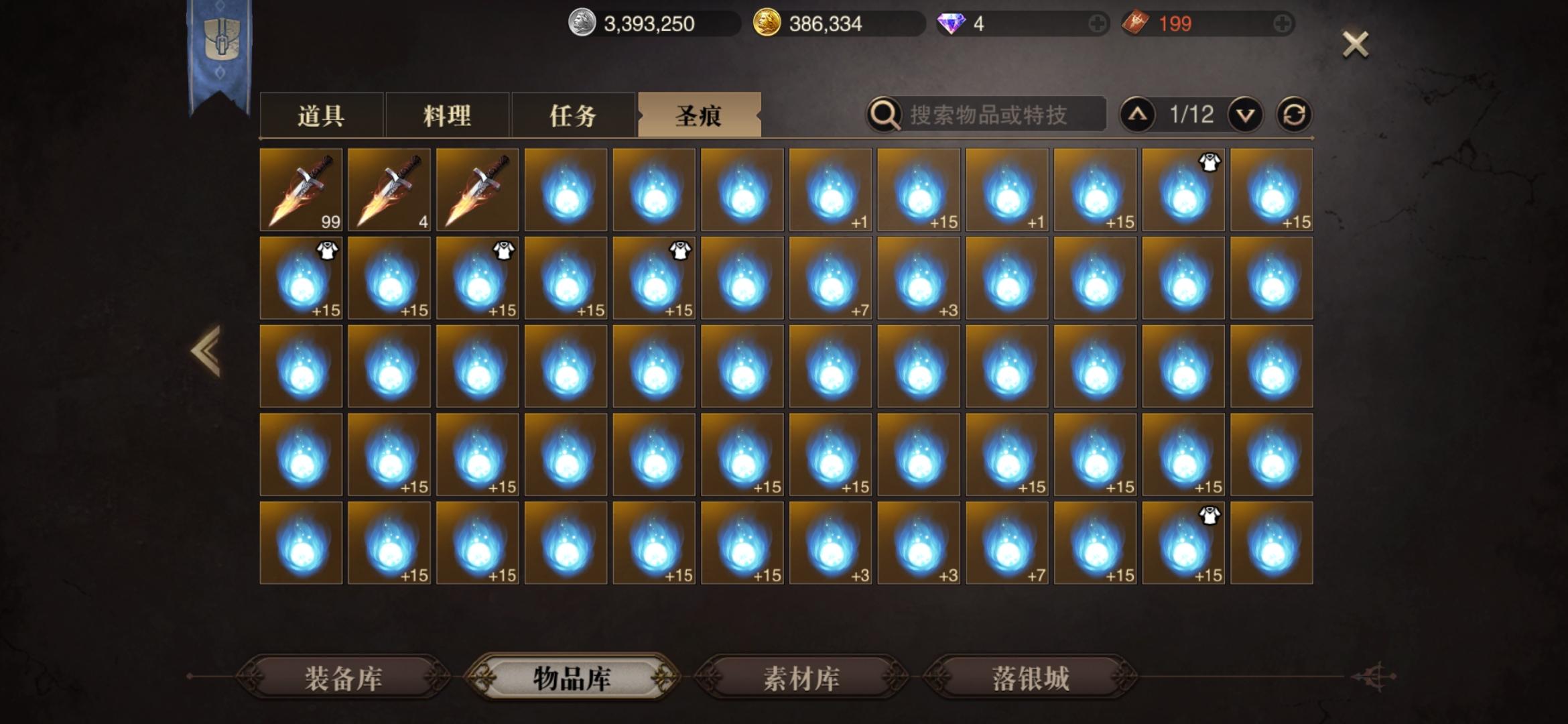
Task: Open the 圣痕 tab
Action: (700, 115)
